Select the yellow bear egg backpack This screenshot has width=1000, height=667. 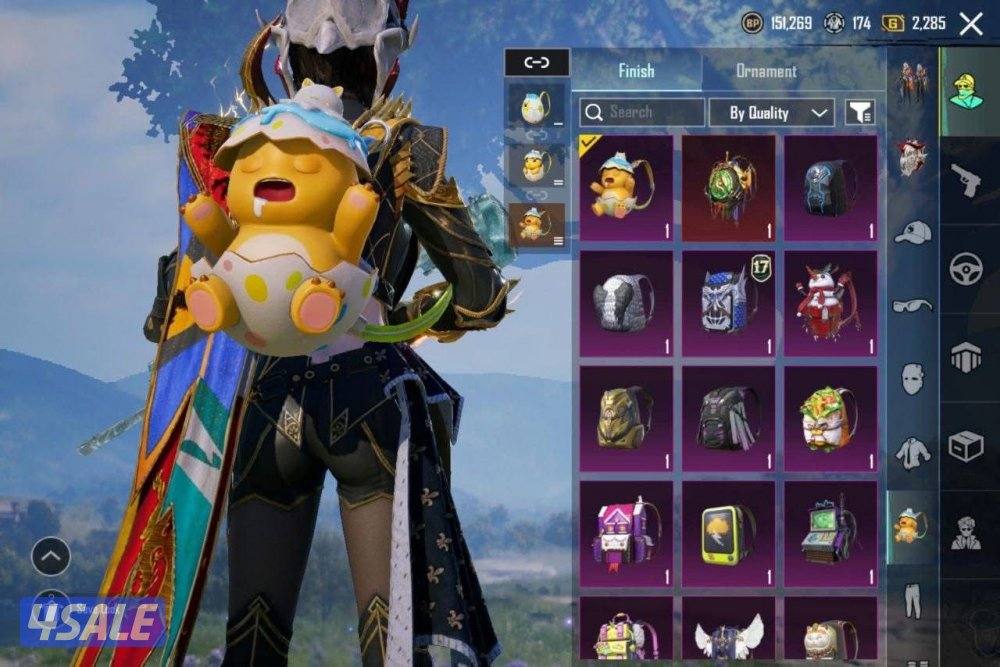pos(626,188)
